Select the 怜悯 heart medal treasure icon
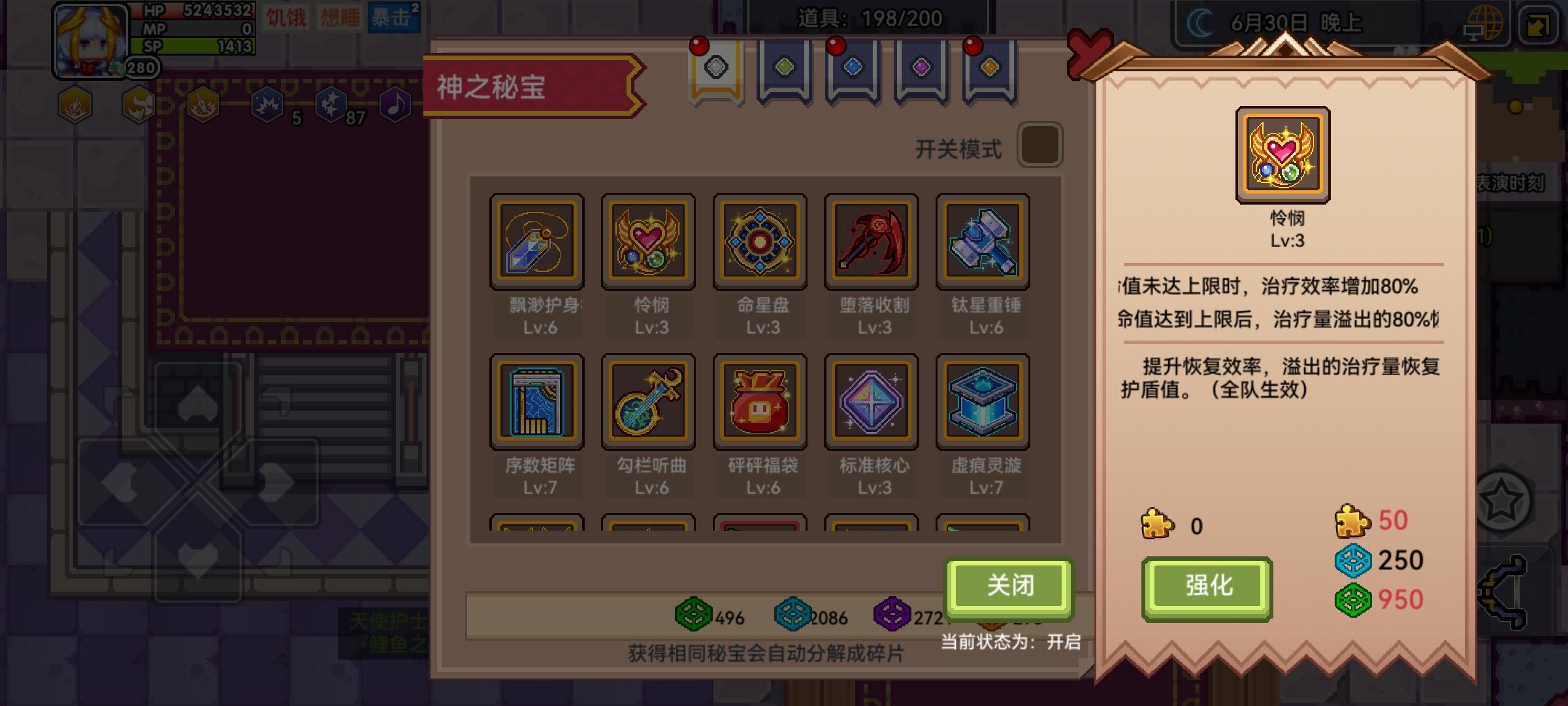 pos(648,241)
